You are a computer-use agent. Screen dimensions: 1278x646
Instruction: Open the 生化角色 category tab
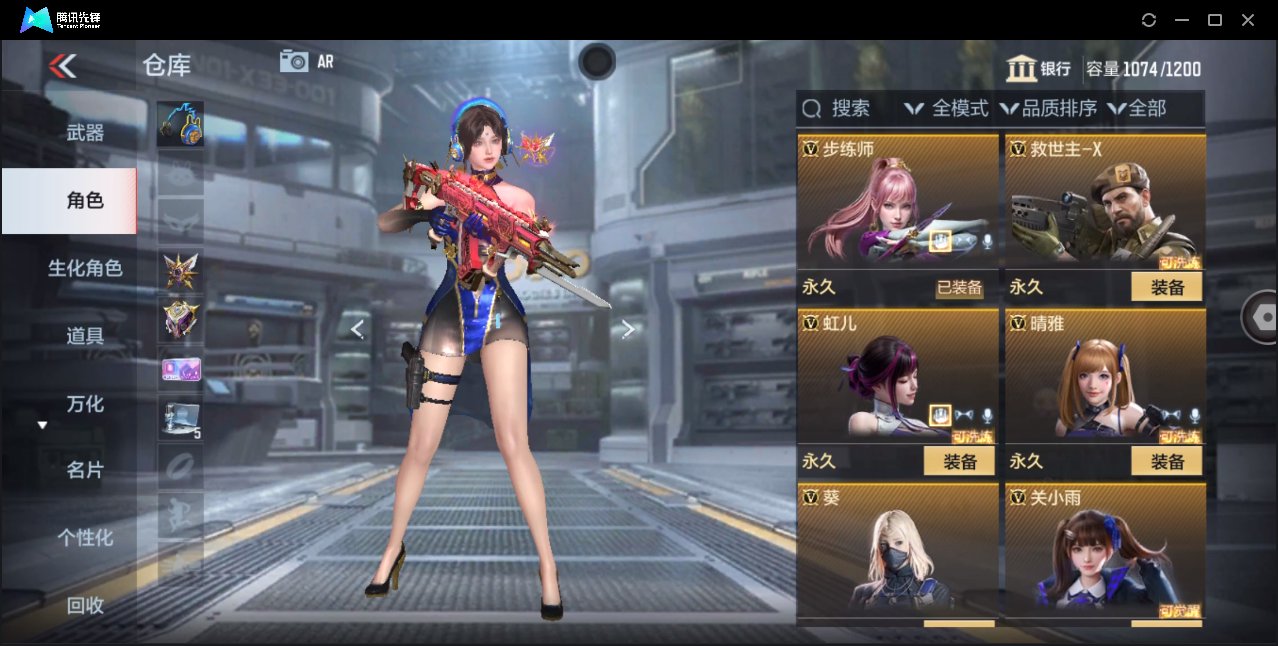tap(85, 268)
